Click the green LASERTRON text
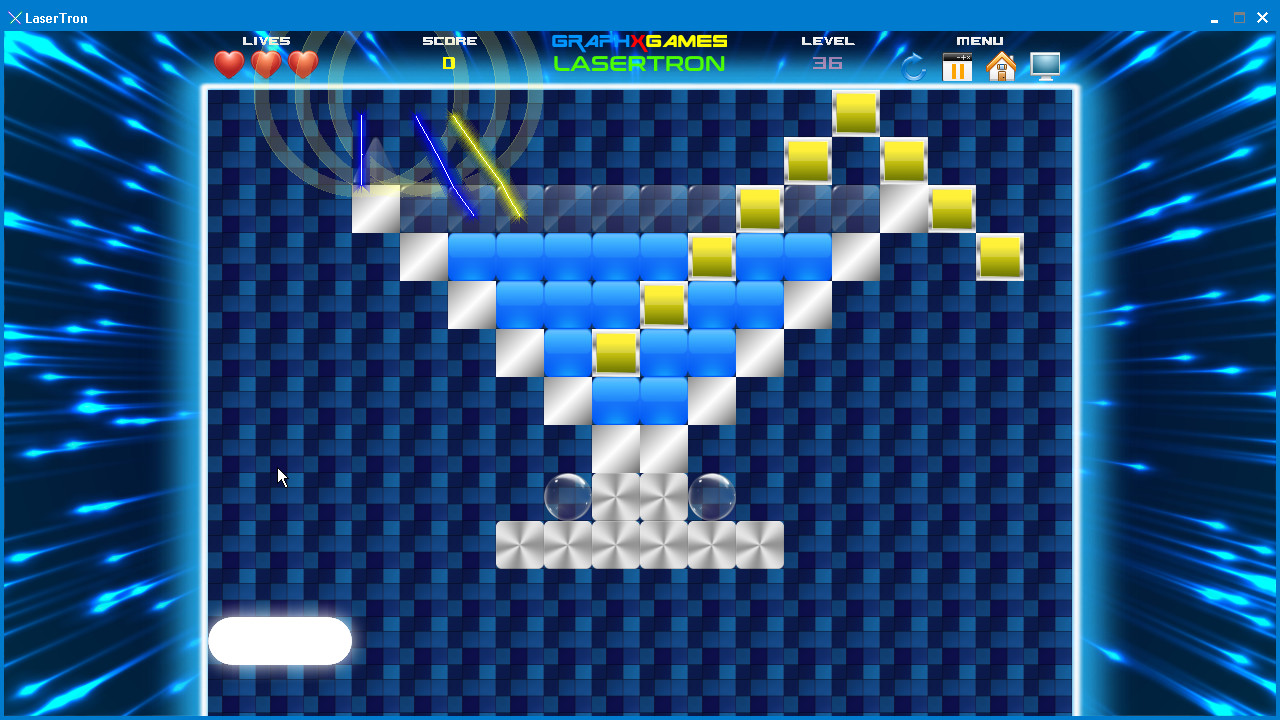 (640, 63)
